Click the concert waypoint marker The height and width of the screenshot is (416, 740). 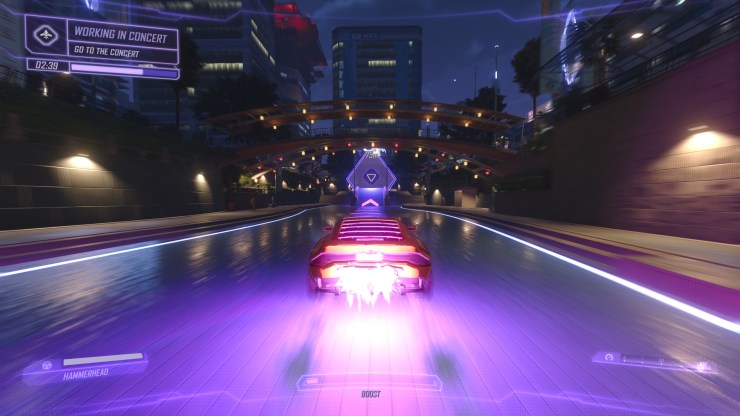[x=371, y=177]
